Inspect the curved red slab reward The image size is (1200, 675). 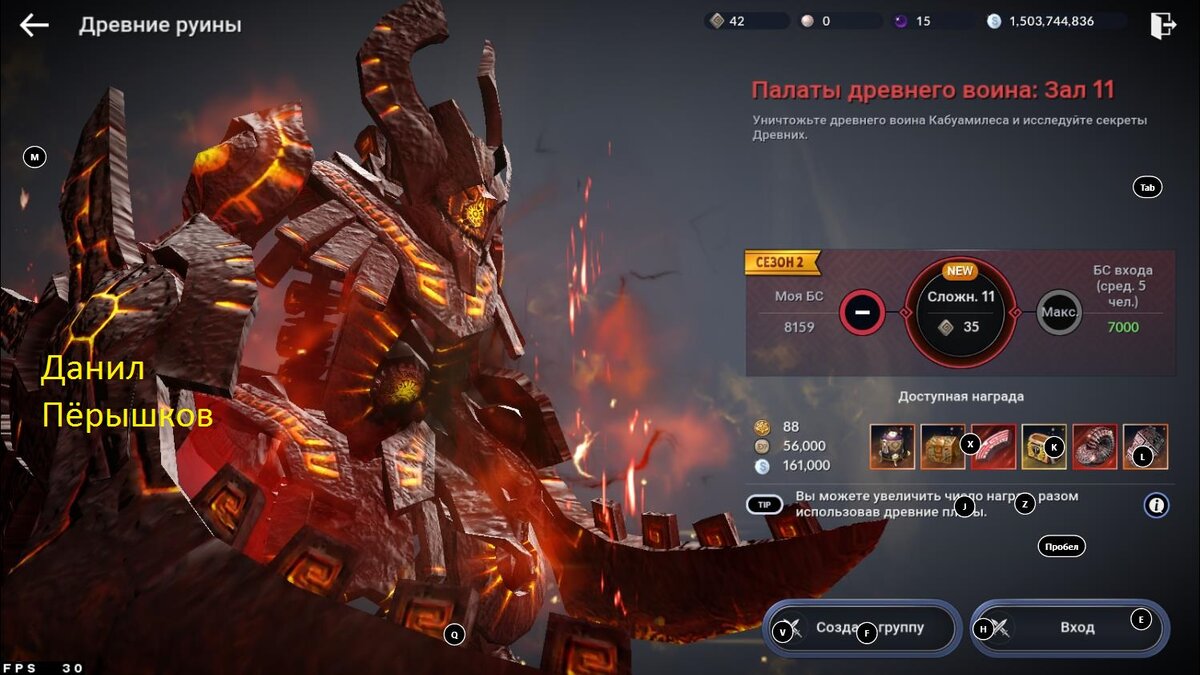tap(993, 446)
